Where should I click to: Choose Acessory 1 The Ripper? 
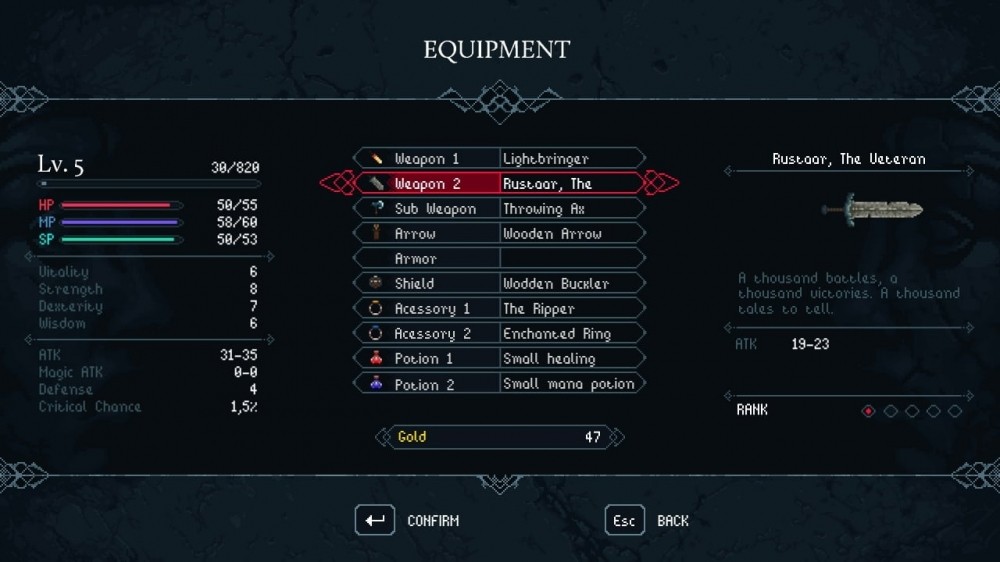pos(499,308)
